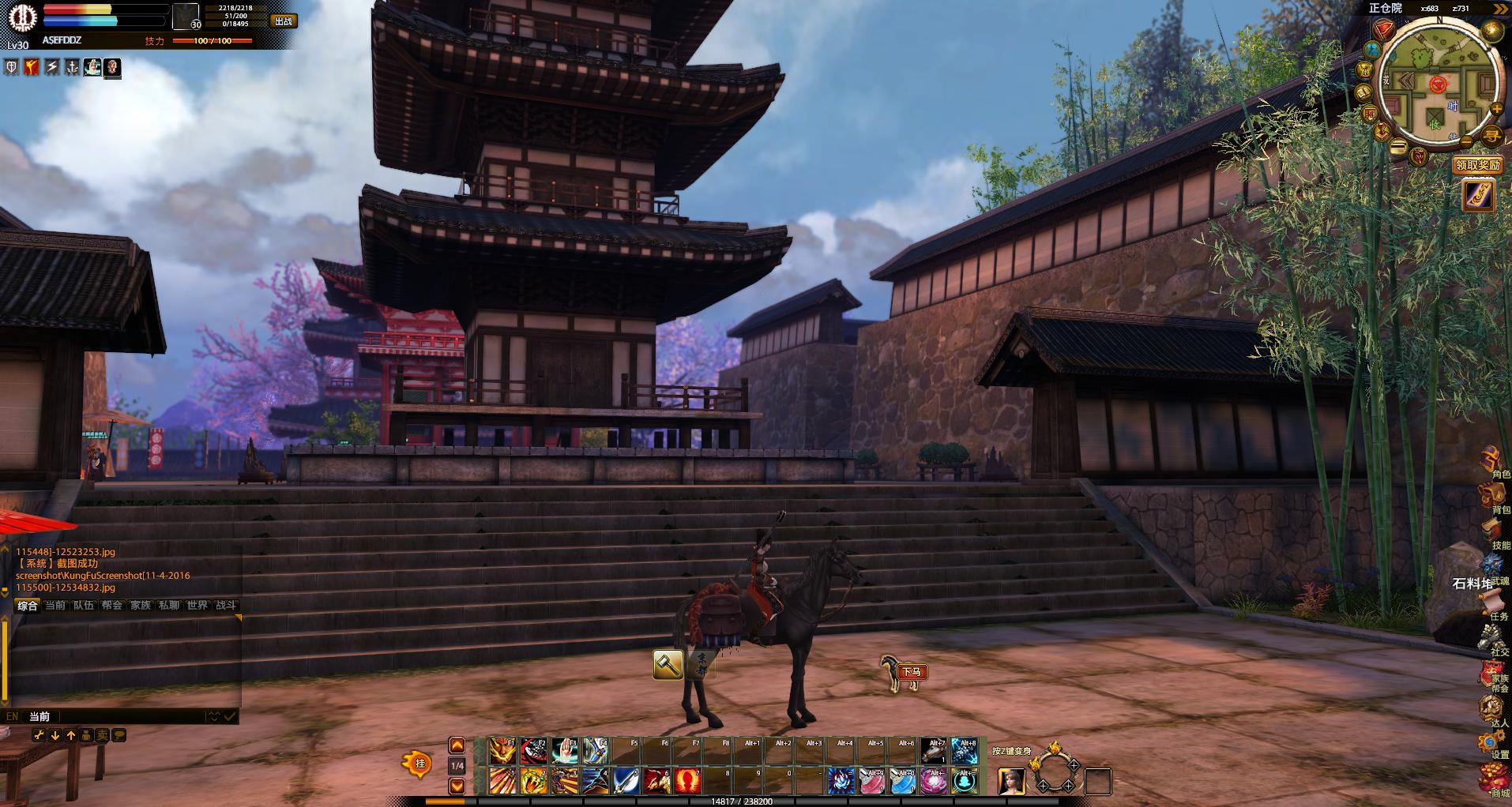Toggle the 挂 auto-combat button
This screenshot has width=1512, height=807.
419,764
